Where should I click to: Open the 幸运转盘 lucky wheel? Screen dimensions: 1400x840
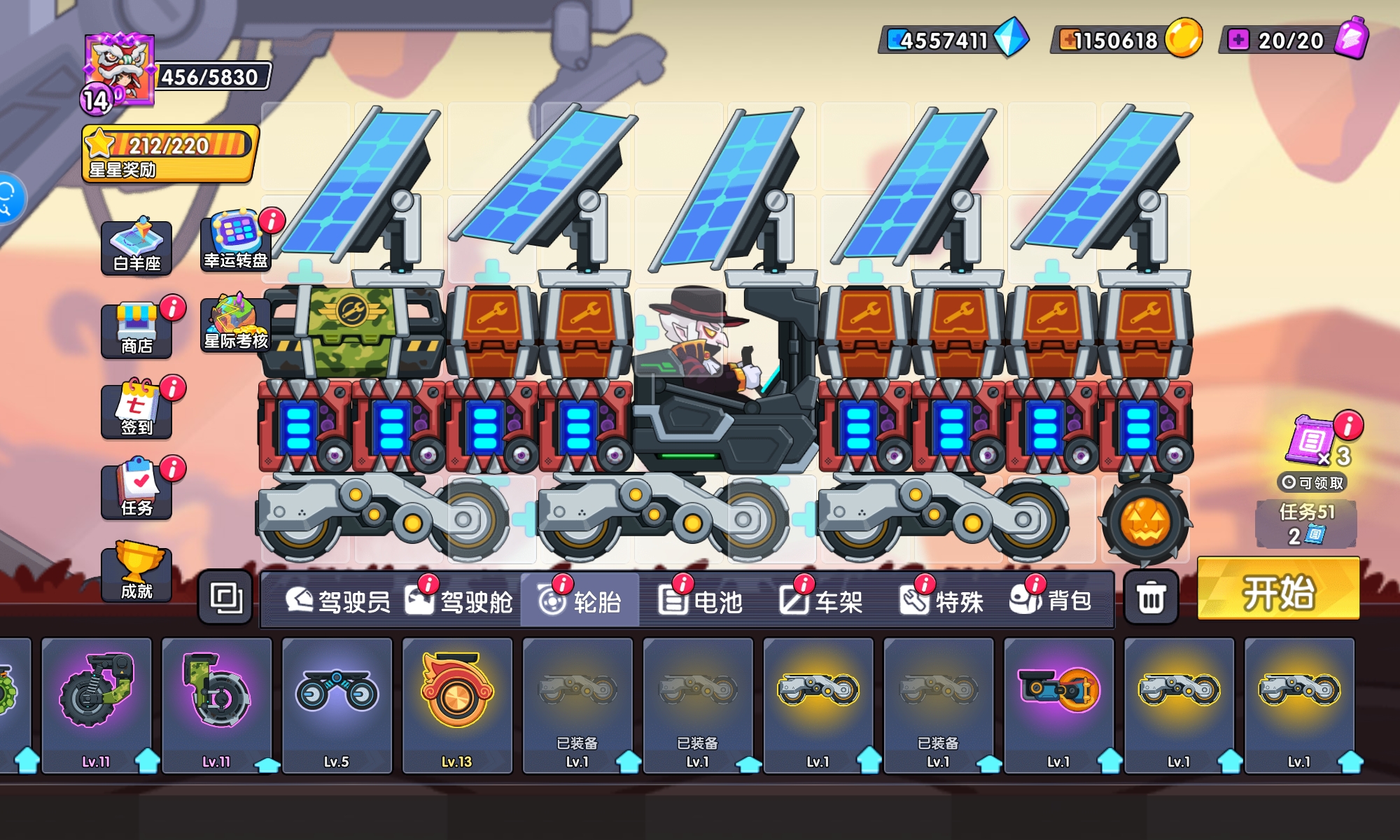[236, 241]
